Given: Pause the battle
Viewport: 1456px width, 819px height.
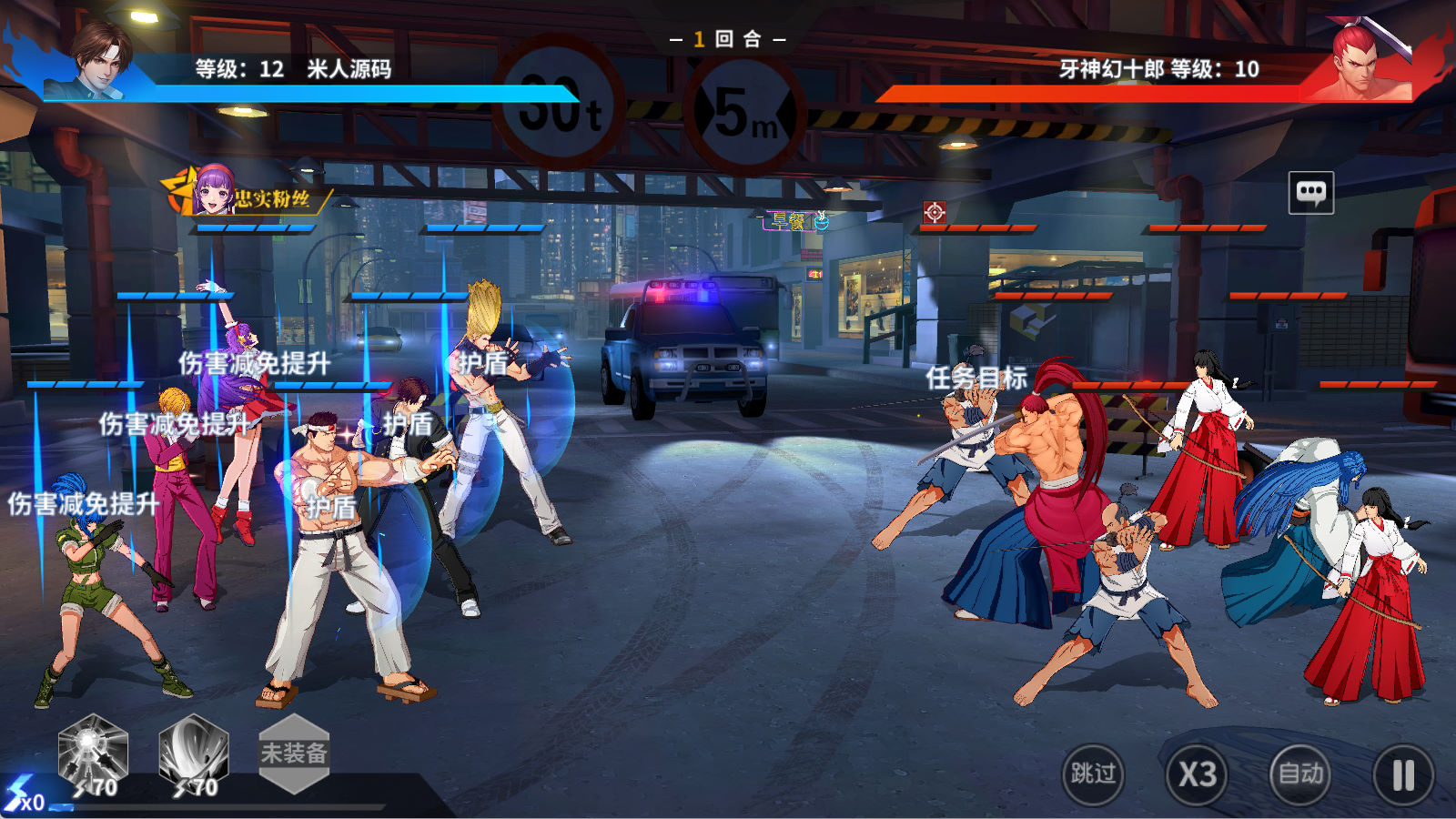Looking at the screenshot, I should 1403,775.
